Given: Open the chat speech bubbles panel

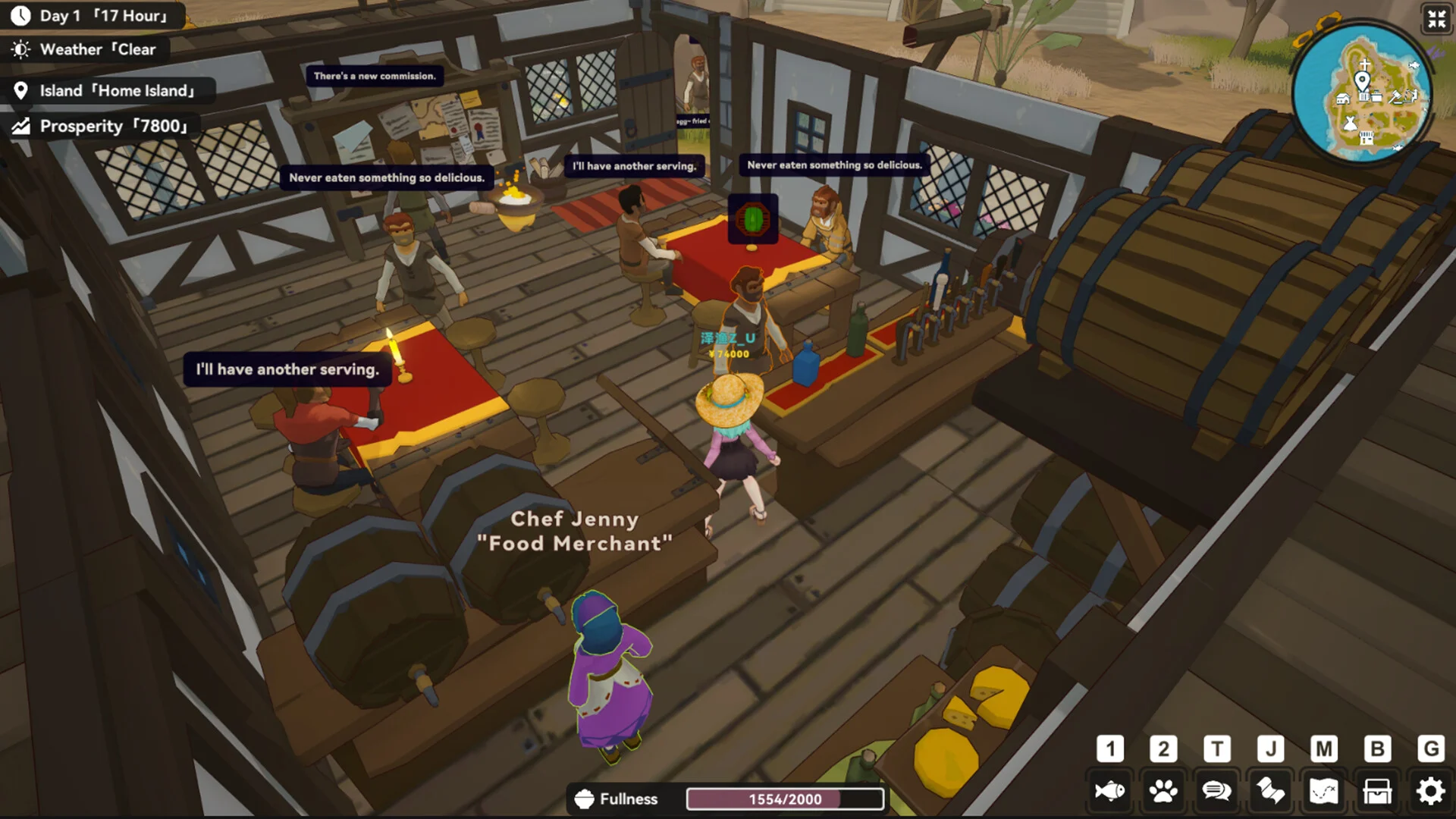Looking at the screenshot, I should coord(1216,792).
